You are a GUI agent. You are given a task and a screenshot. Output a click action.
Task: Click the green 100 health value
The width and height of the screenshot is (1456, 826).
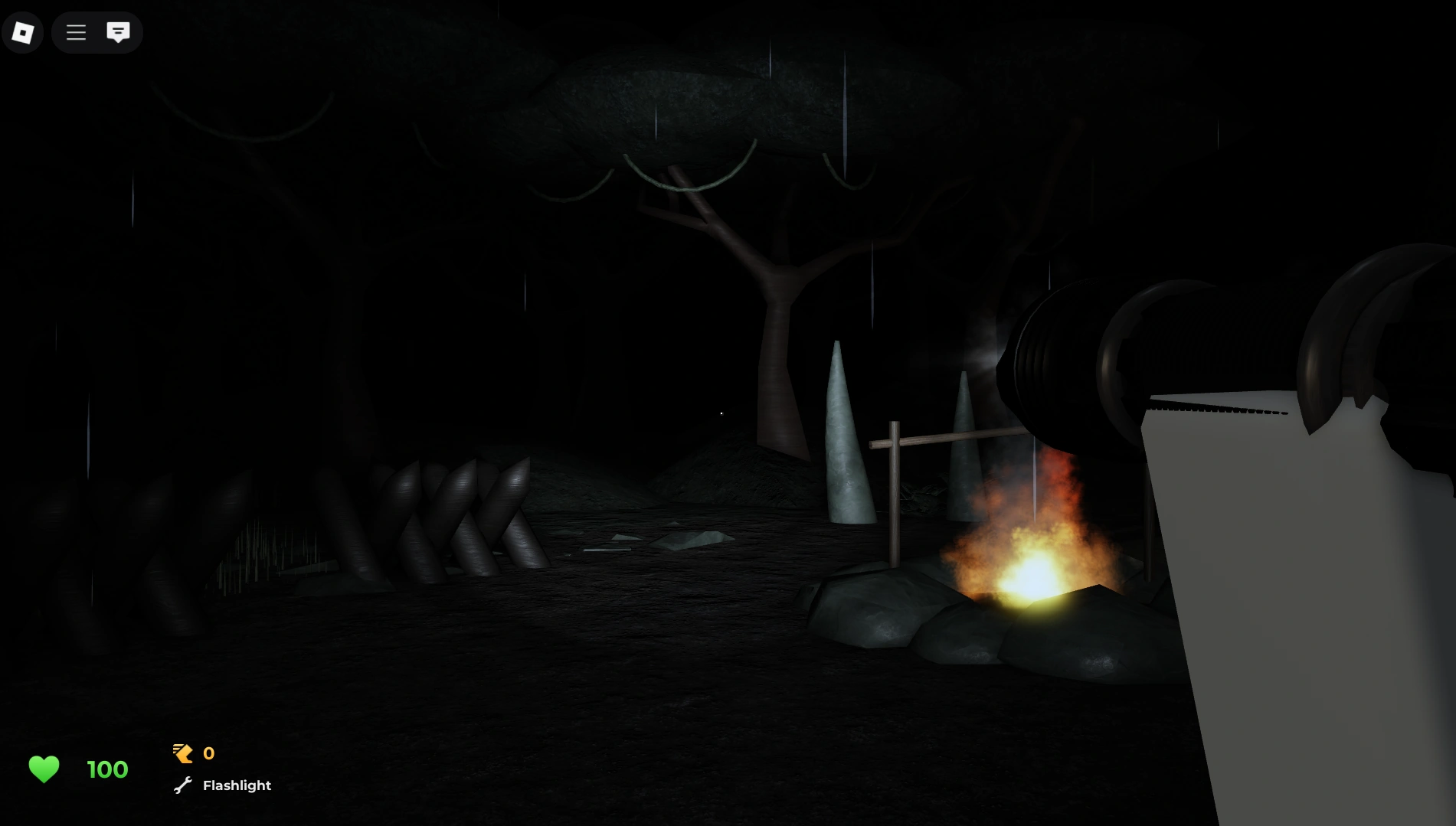(106, 769)
